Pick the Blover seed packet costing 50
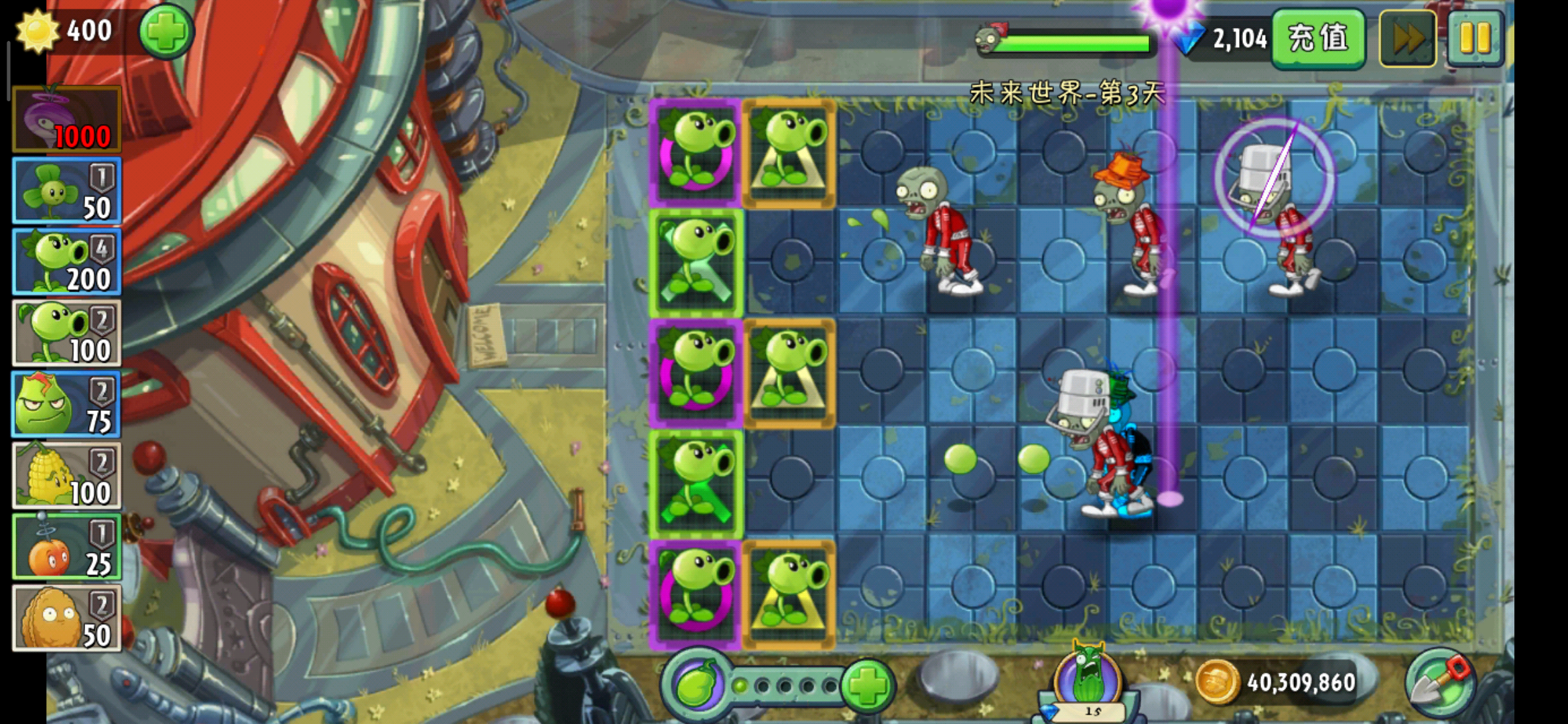The image size is (1568, 724). coord(66,191)
